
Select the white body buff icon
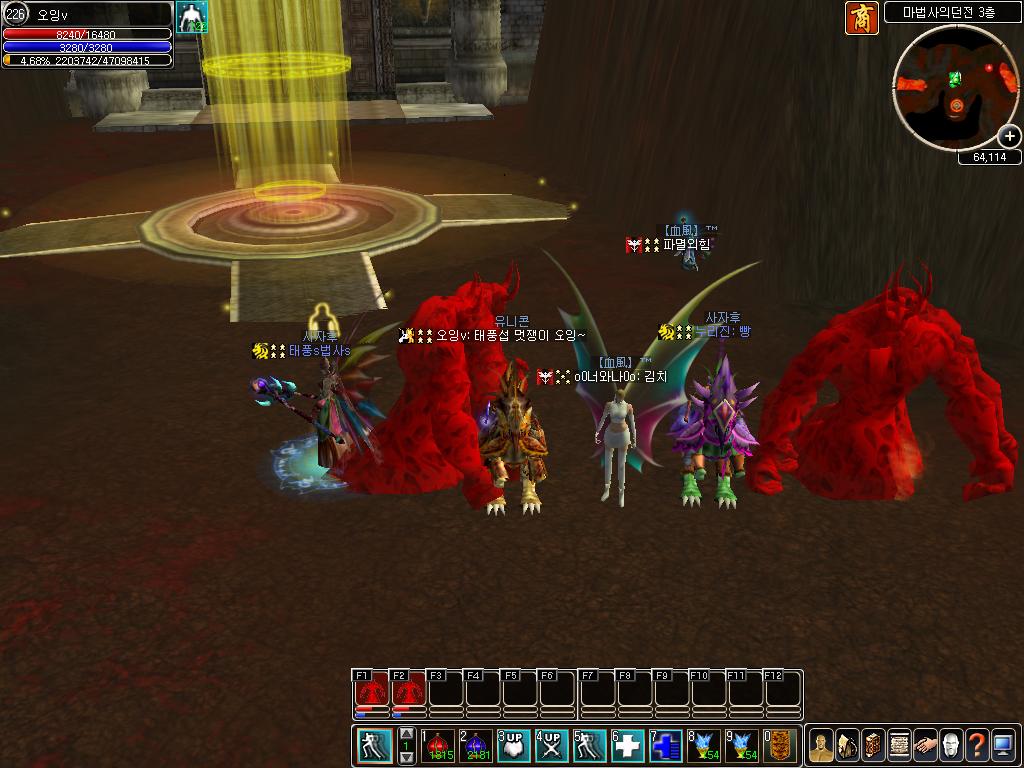191,17
